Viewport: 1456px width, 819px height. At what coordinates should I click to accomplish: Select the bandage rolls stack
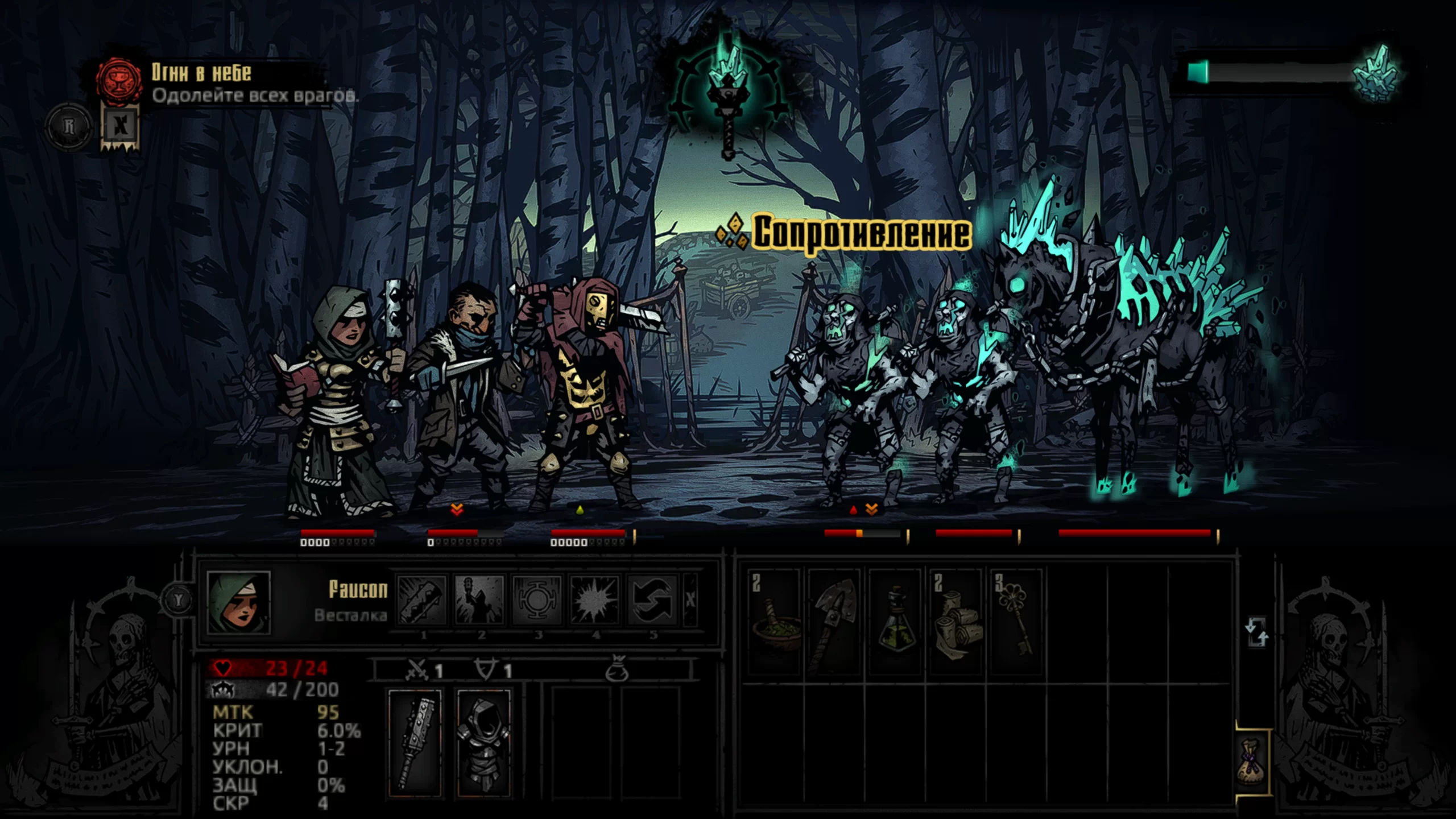coord(955,621)
